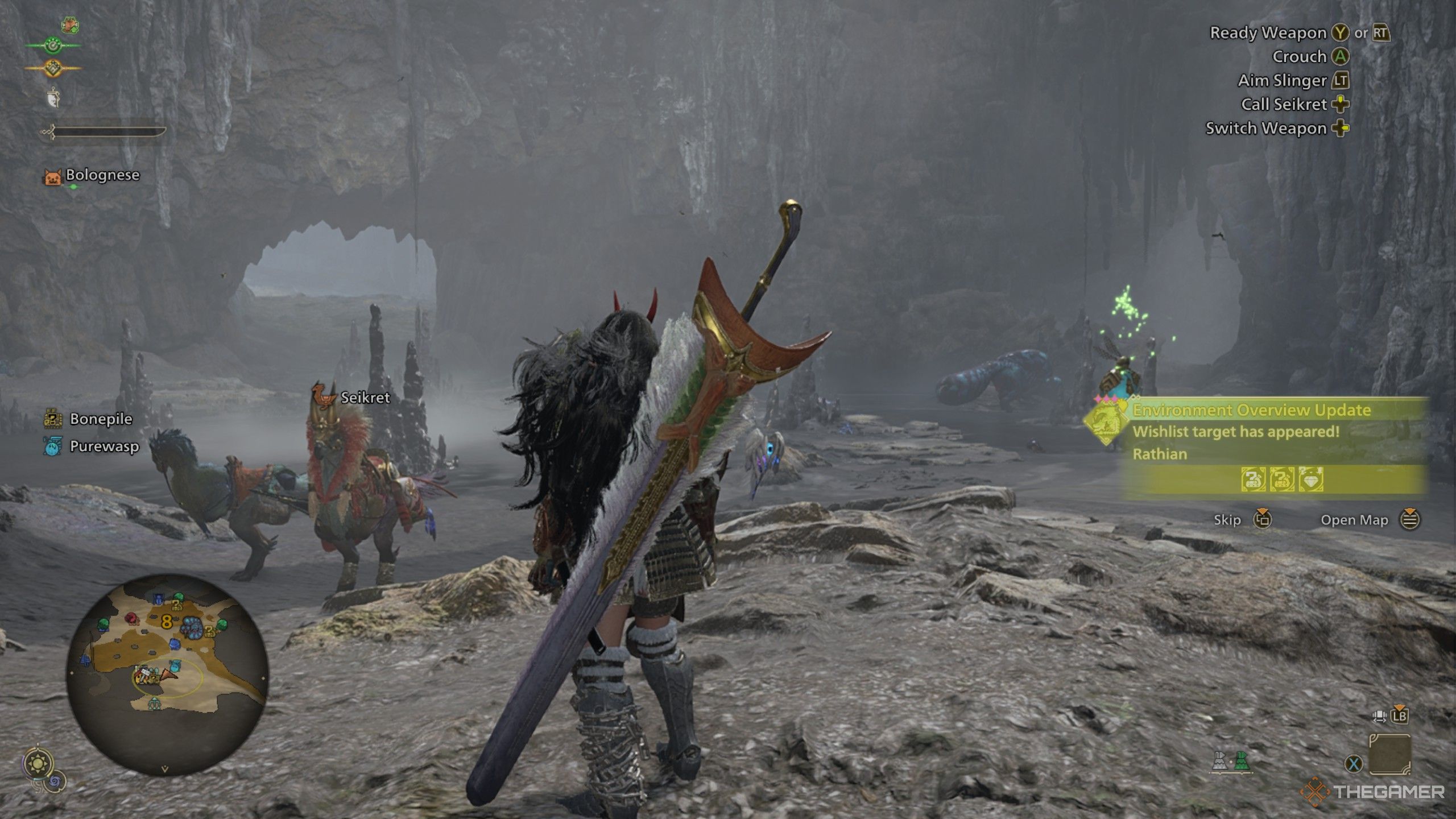Select the Bolognese palico portrait icon
Image resolution: width=1456 pixels, height=819 pixels.
[54, 176]
